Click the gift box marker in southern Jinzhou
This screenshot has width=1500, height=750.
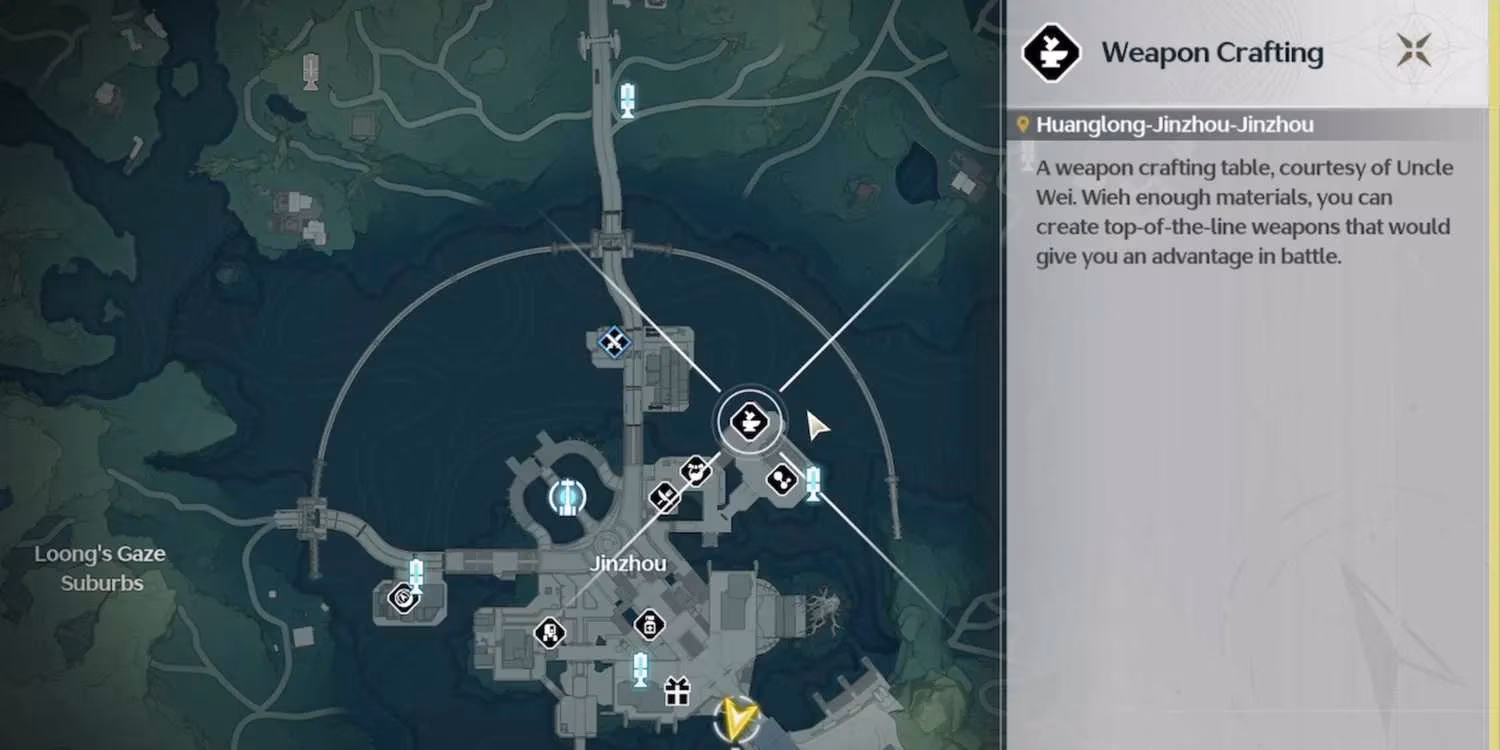(676, 690)
